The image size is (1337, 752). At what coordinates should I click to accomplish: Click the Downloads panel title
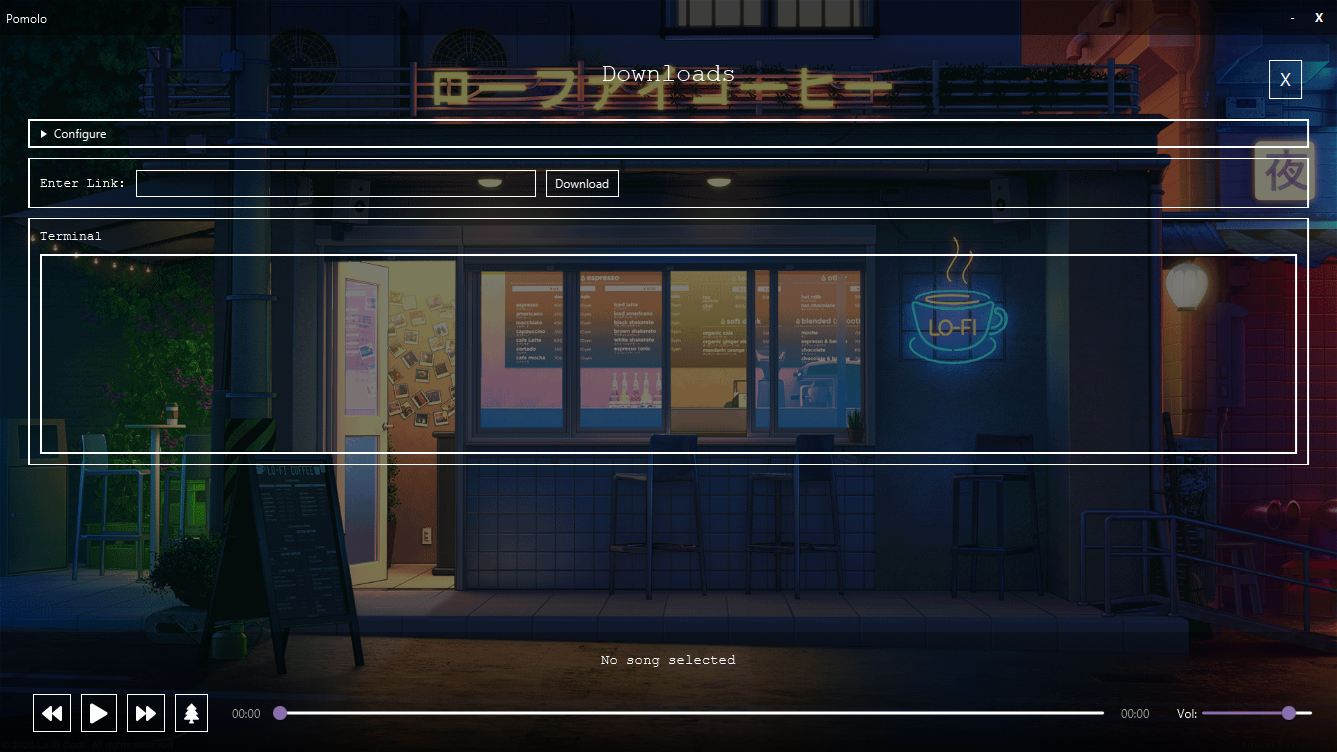(667, 73)
